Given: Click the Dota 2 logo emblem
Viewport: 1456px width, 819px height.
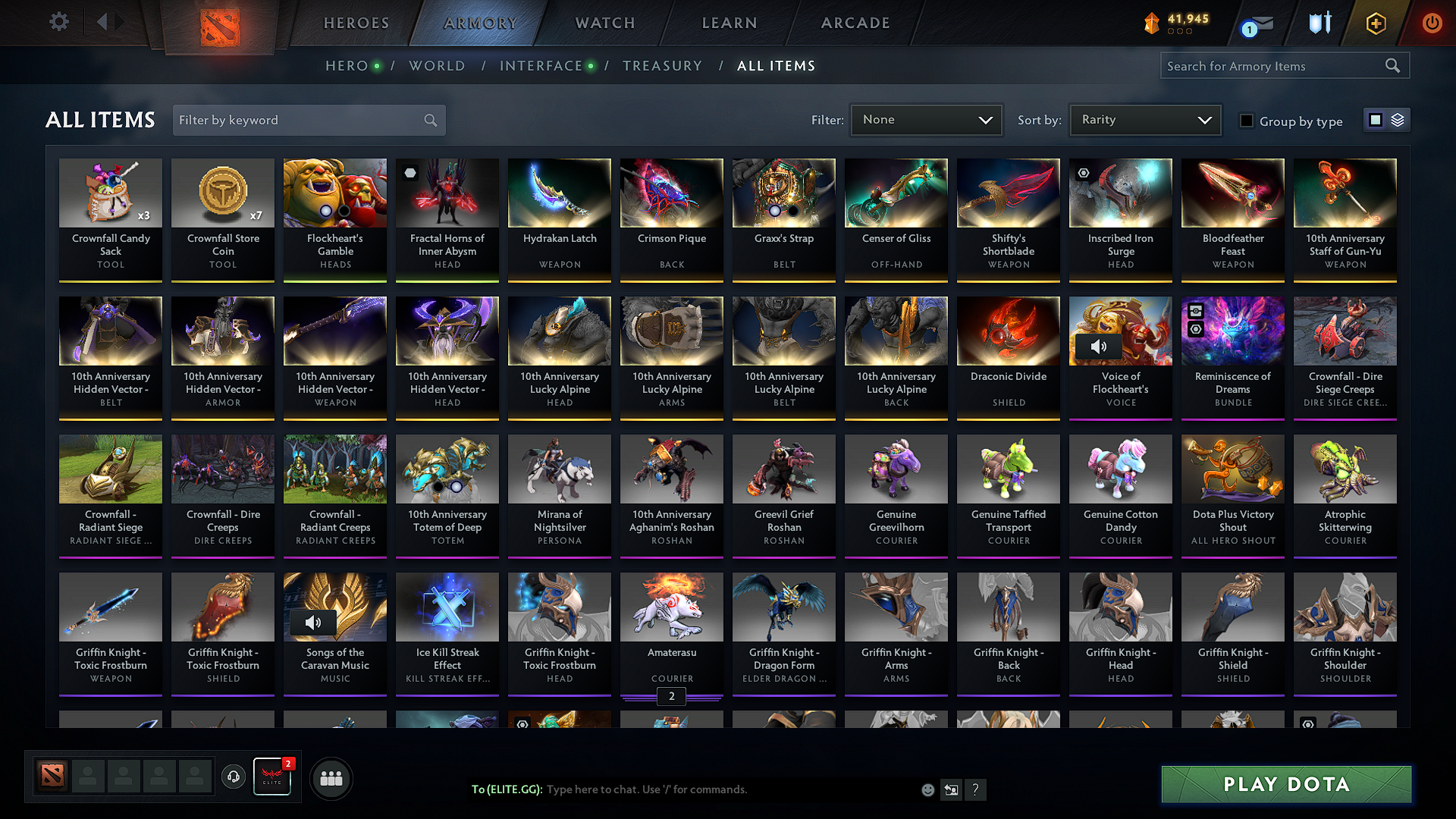Looking at the screenshot, I should [218, 23].
